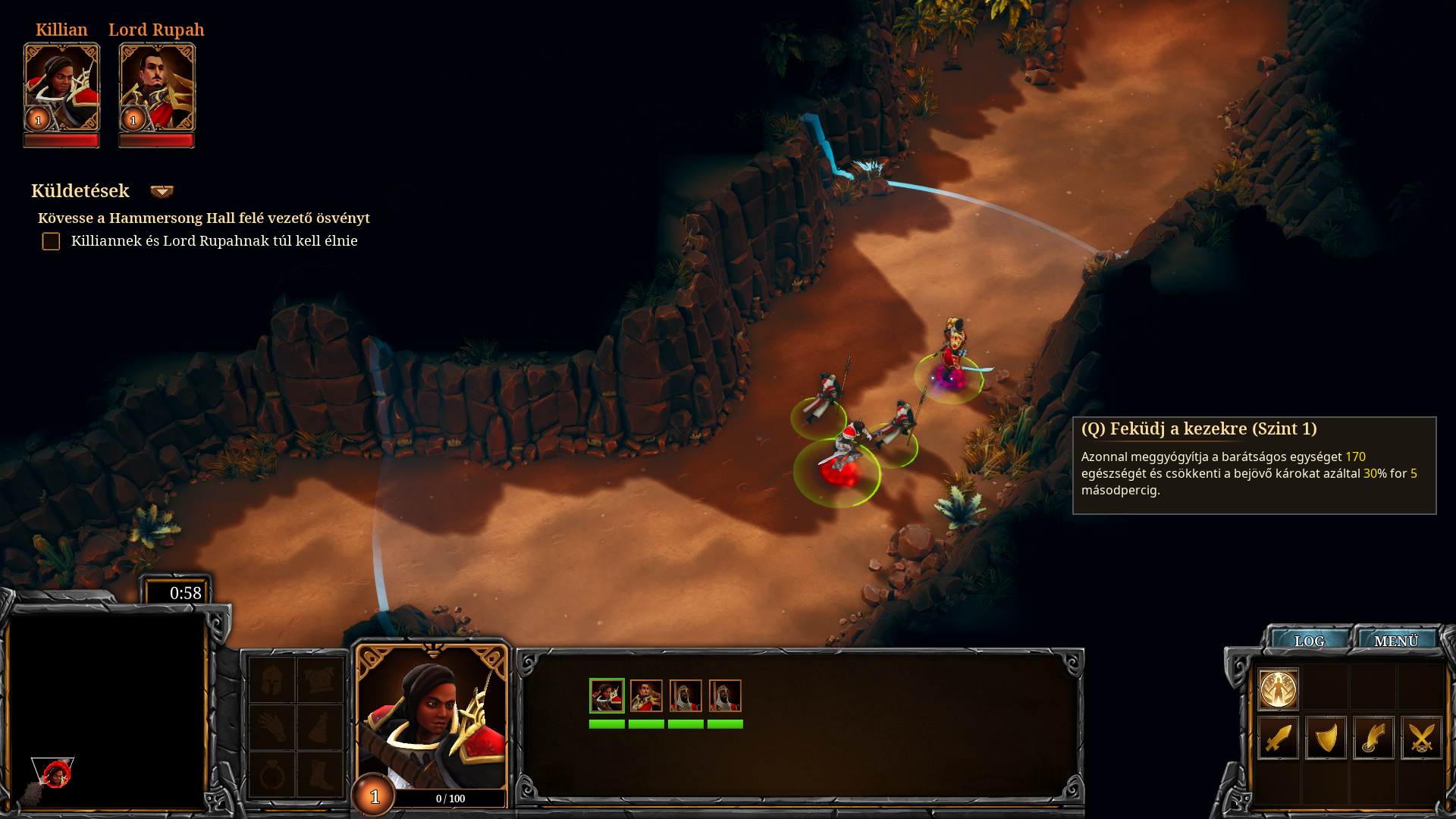Collapse the Küldetések quest list arrow
The image size is (1456, 819).
(x=162, y=191)
